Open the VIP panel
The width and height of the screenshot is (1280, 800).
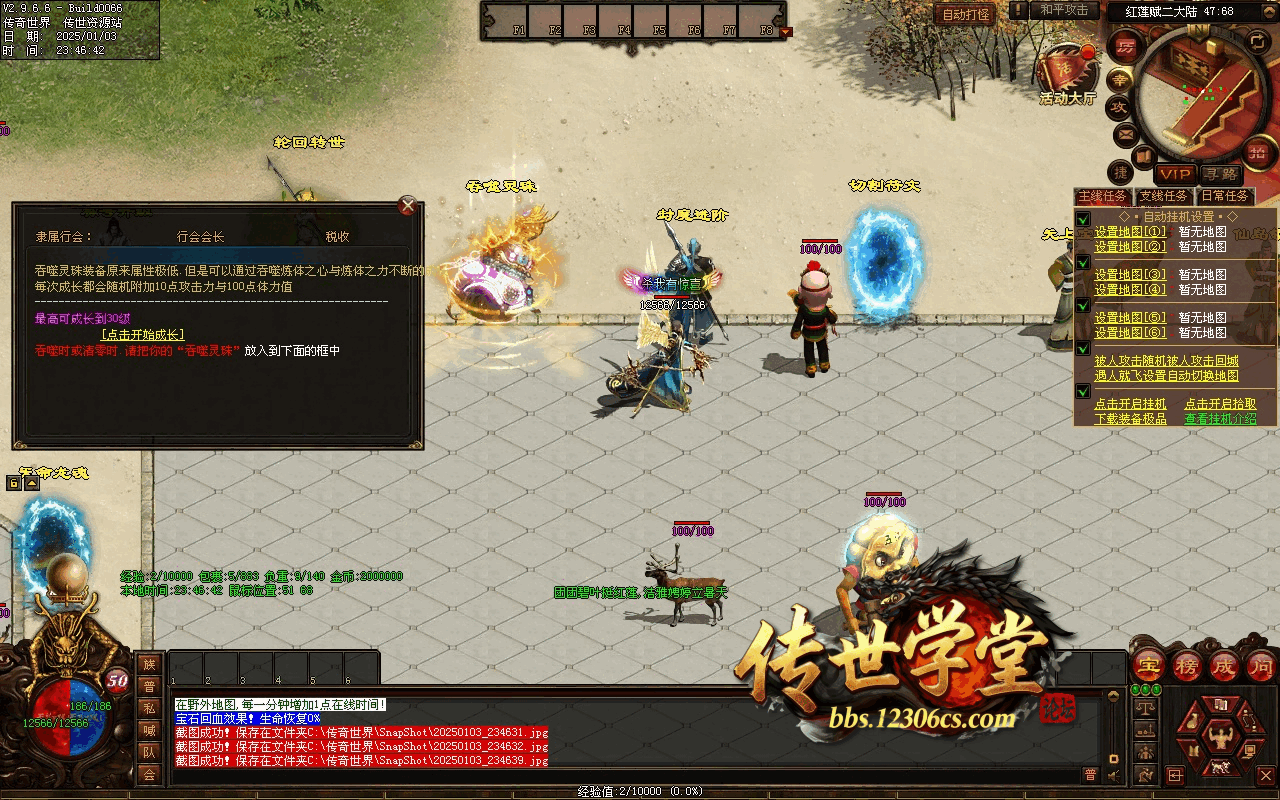pyautogui.click(x=1175, y=174)
